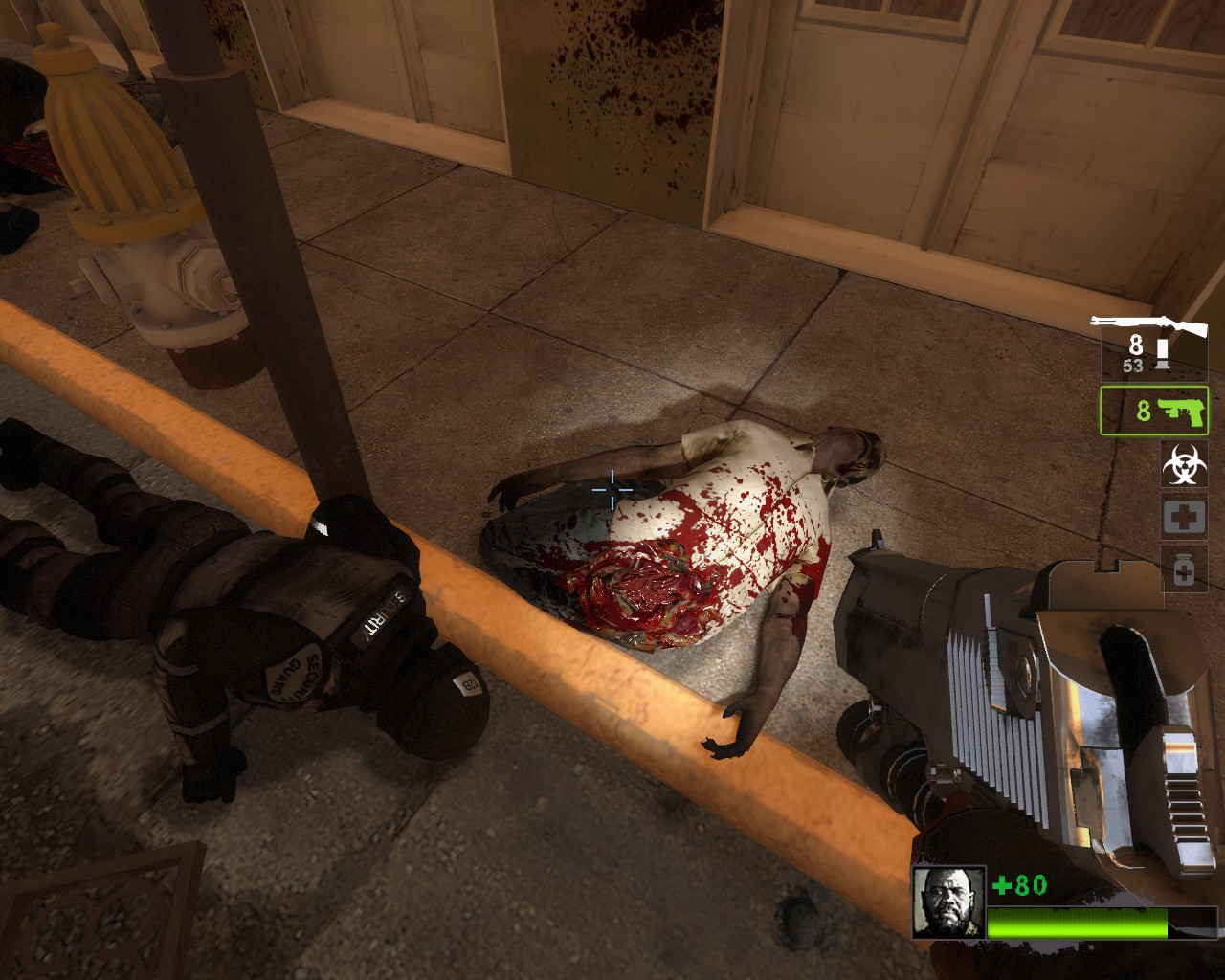Pick the pain pills bottle slot
Screen dimensions: 1225x980
tap(1184, 568)
